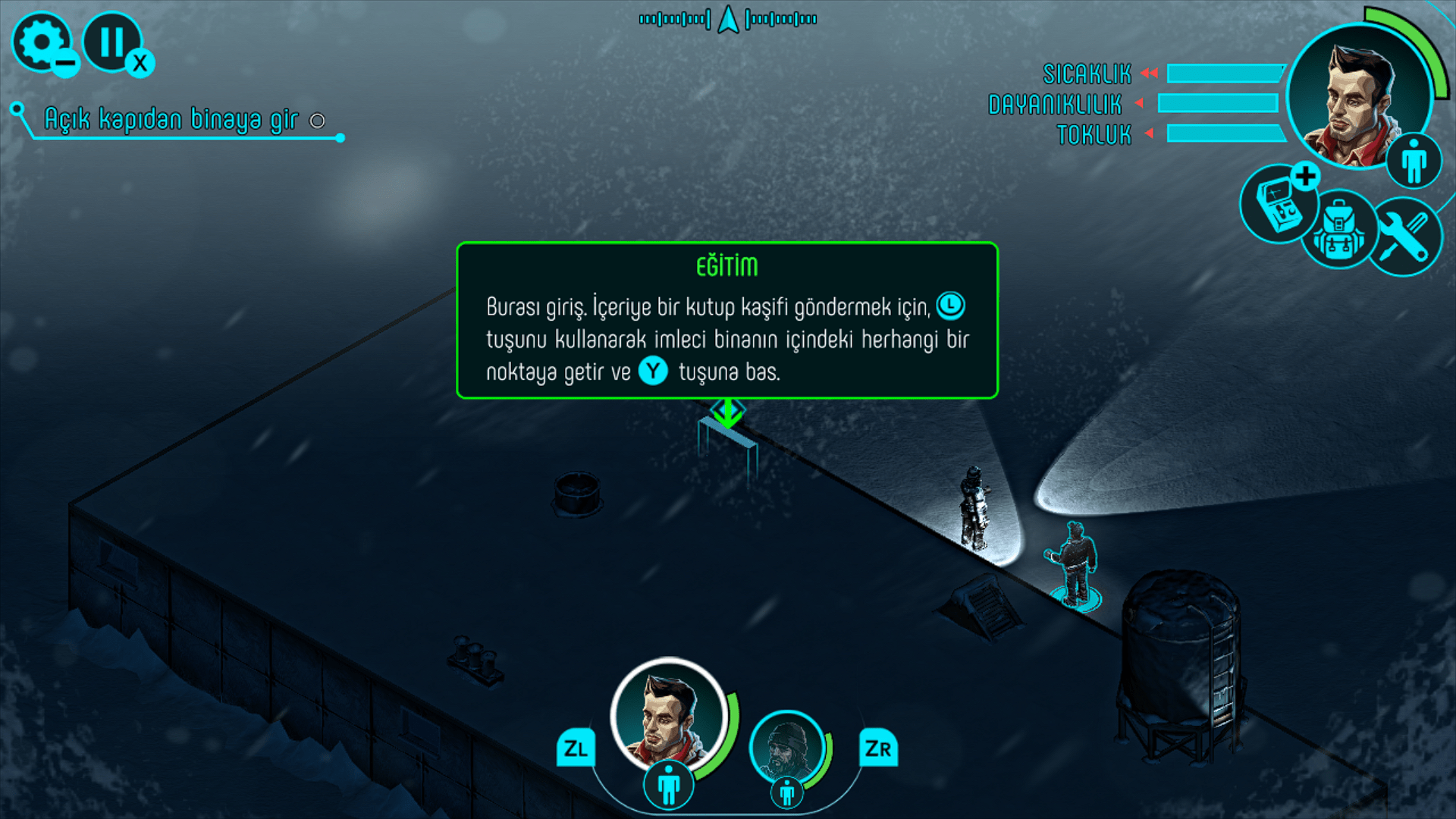Open the backpack inventory
This screenshot has height=819, width=1456.
(1338, 229)
